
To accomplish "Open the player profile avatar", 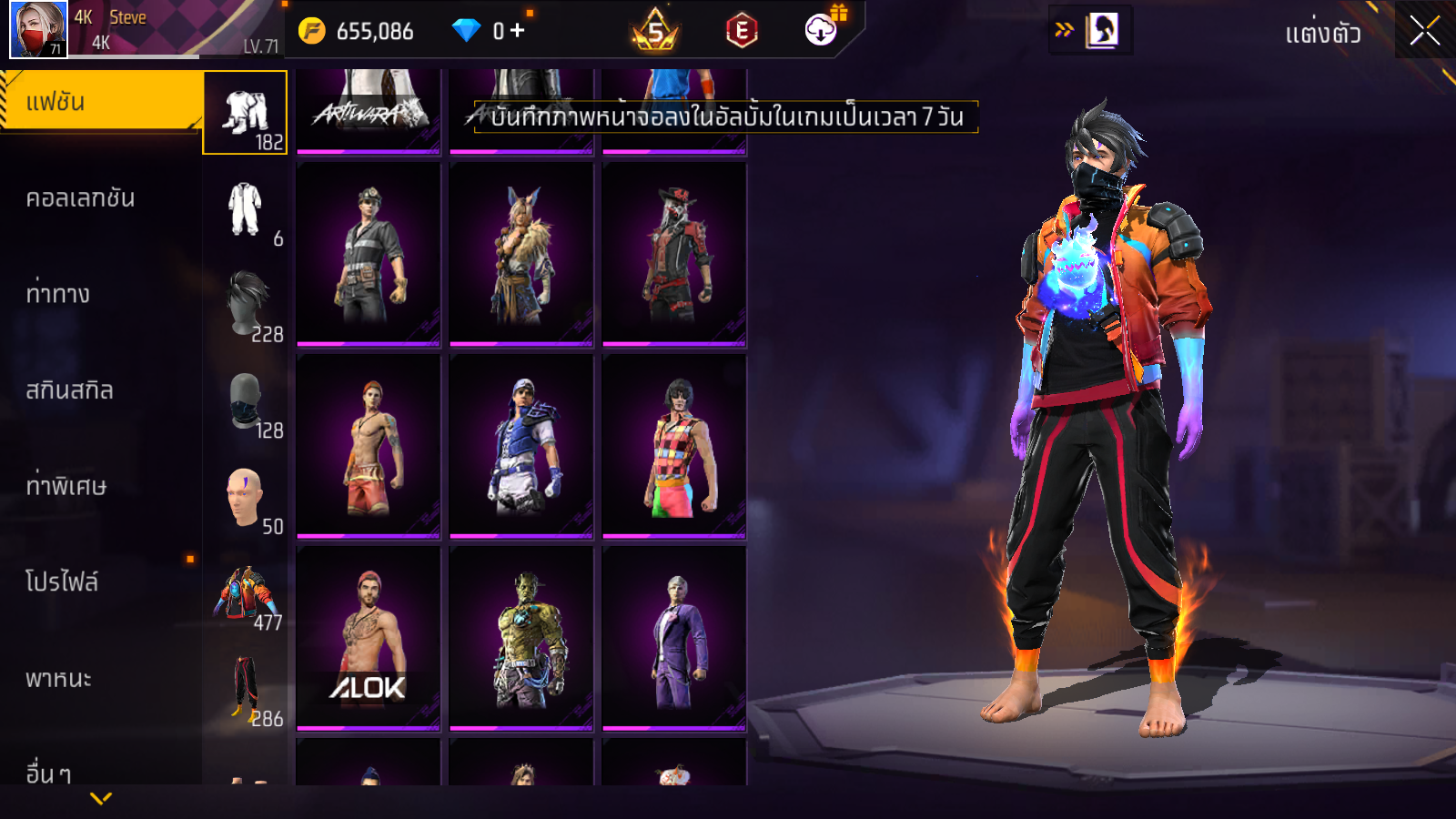I will tap(38, 29).
